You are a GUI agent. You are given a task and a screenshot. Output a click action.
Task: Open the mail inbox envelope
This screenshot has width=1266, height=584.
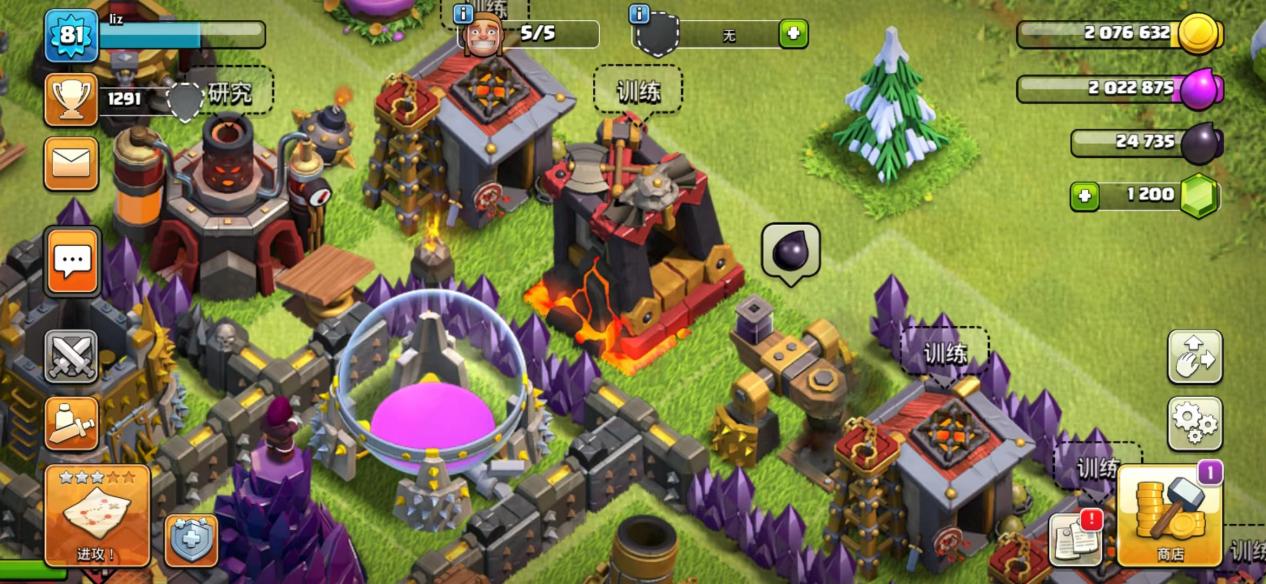[71, 163]
